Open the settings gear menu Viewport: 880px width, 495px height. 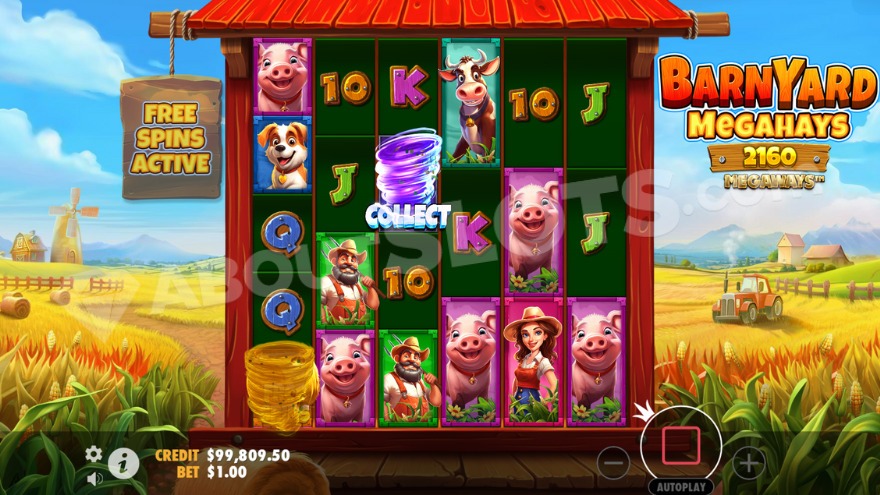click(94, 454)
